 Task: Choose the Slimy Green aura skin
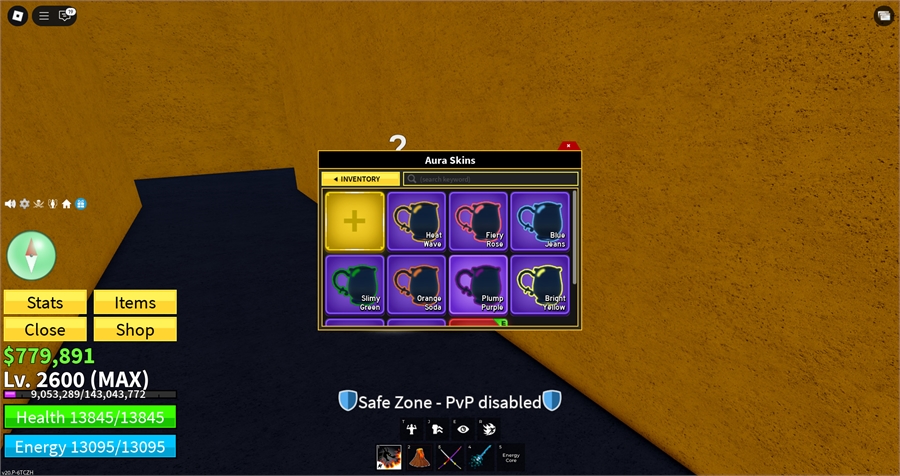click(x=354, y=285)
